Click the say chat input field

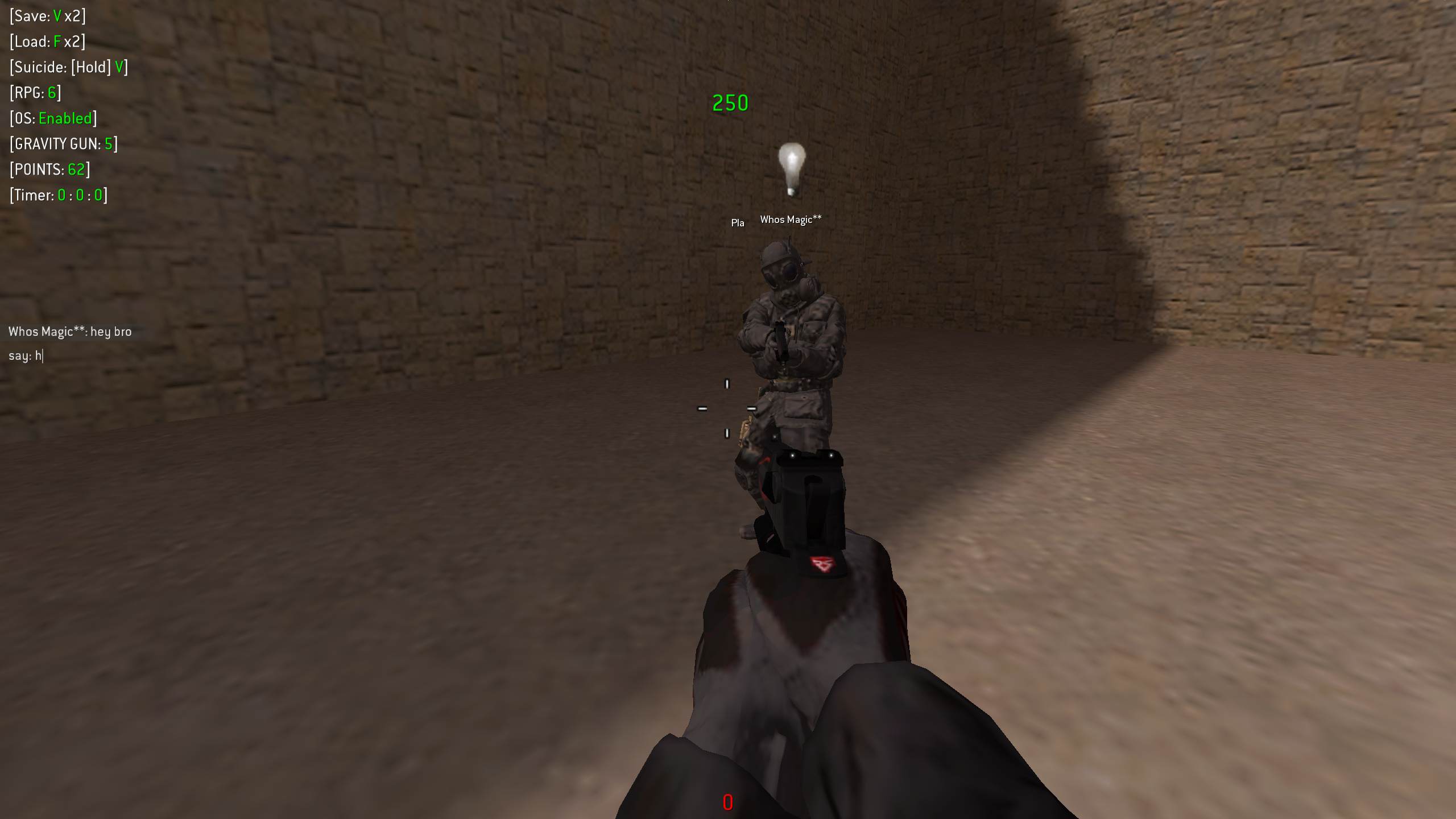(26, 357)
